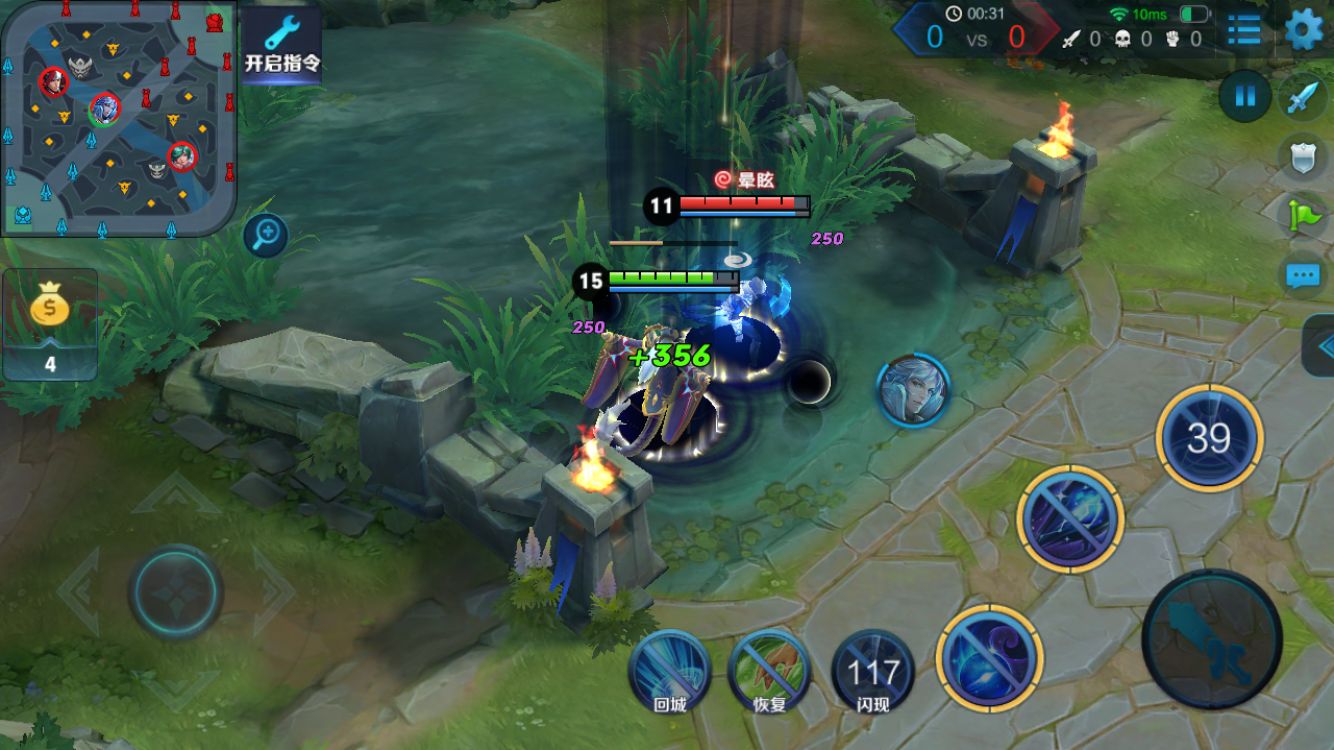The width and height of the screenshot is (1334, 750).
Task: Use the 回城 recall spell
Action: pos(669,669)
